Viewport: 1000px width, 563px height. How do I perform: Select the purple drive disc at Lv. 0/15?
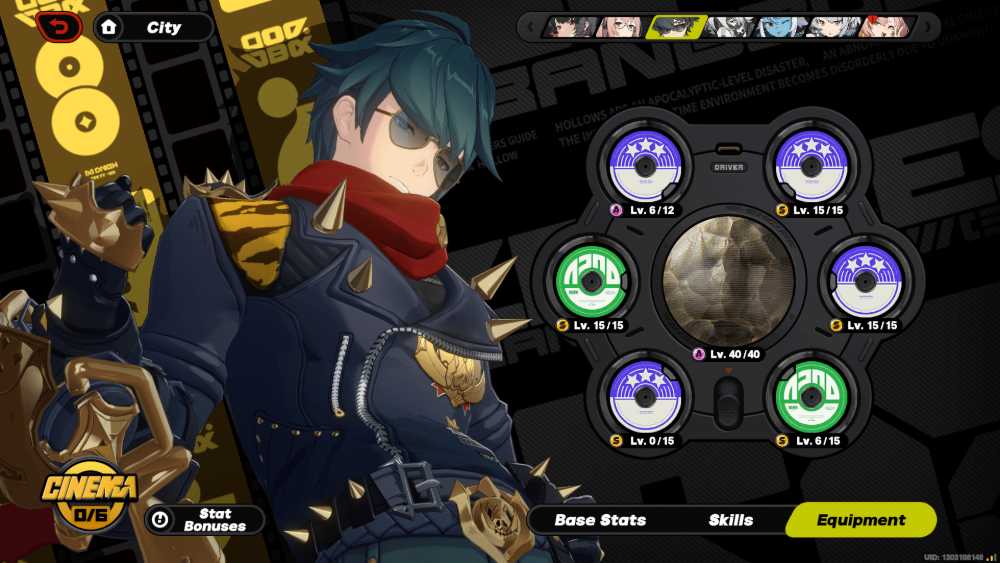646,395
